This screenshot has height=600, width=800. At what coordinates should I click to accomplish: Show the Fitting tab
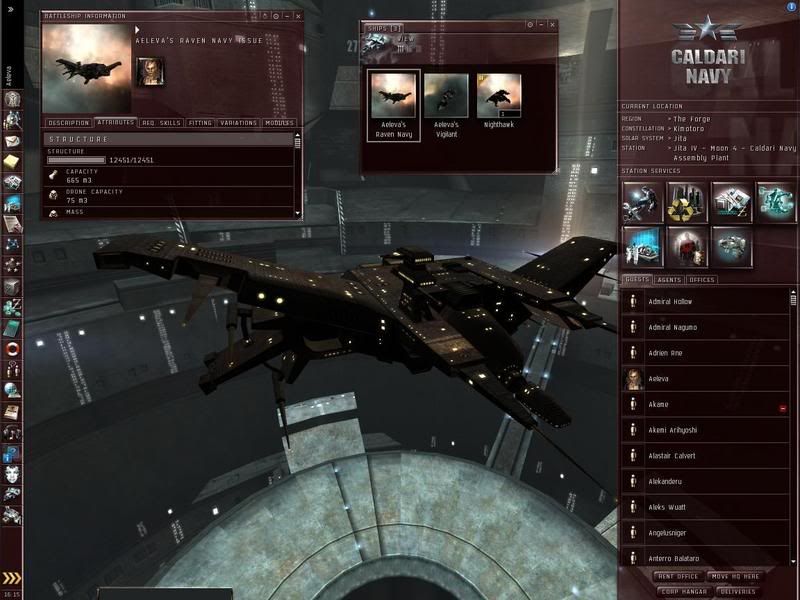point(200,123)
